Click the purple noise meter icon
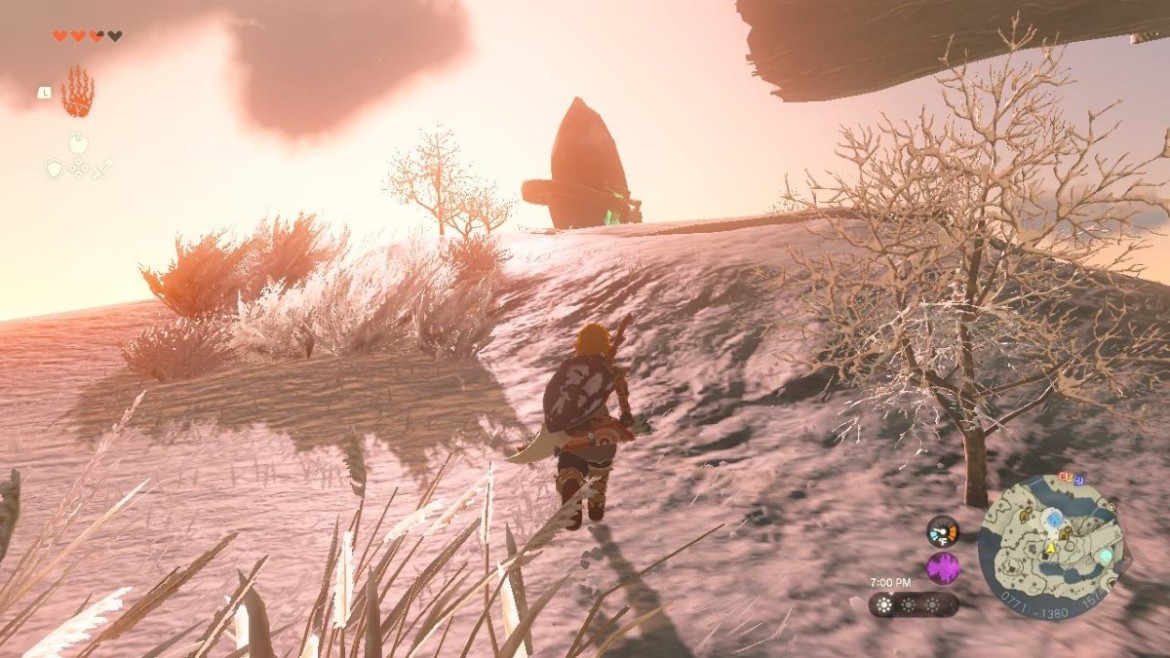 pyautogui.click(x=942, y=568)
